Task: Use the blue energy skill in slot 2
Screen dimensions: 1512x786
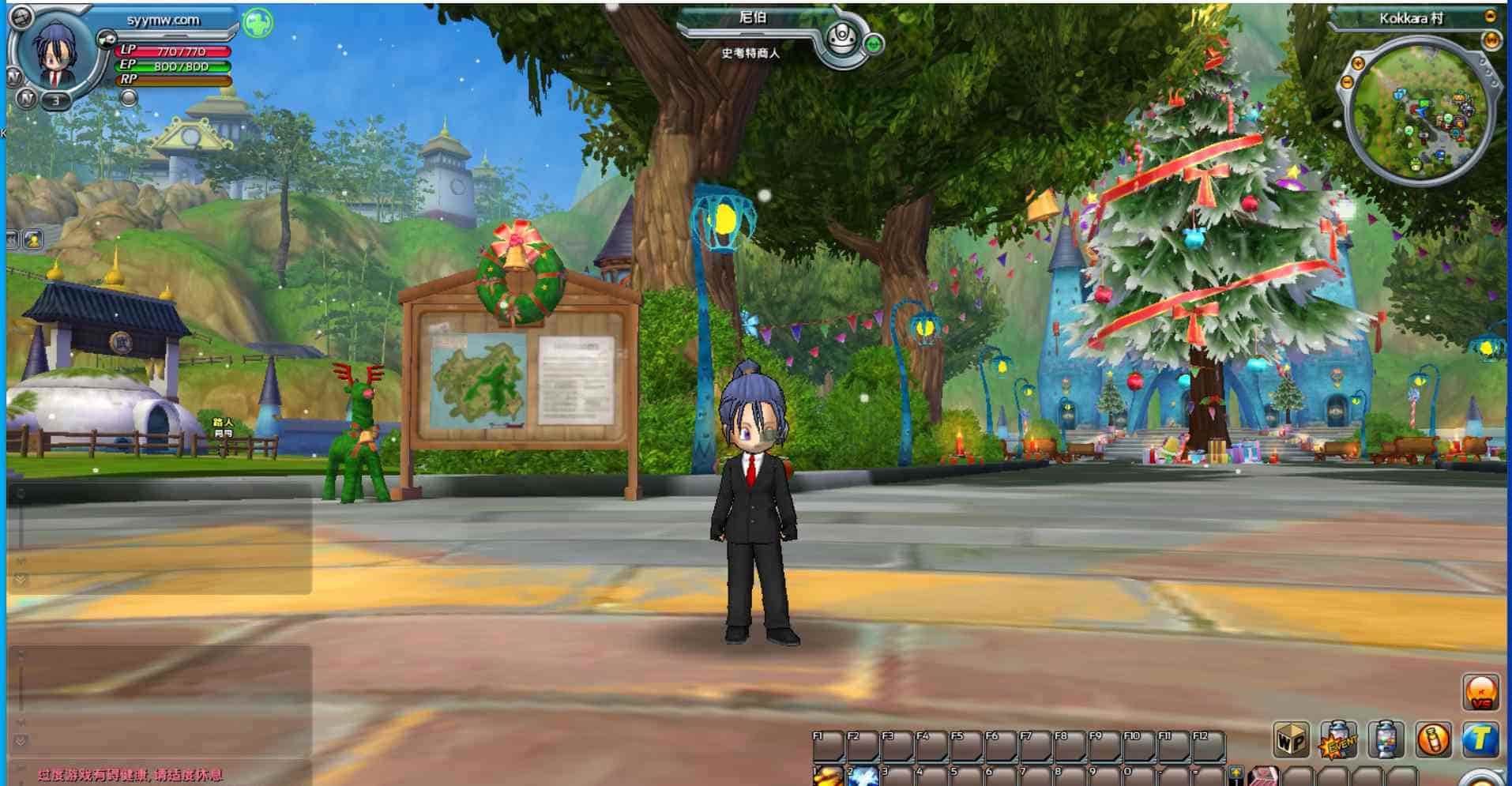Action: click(x=863, y=776)
